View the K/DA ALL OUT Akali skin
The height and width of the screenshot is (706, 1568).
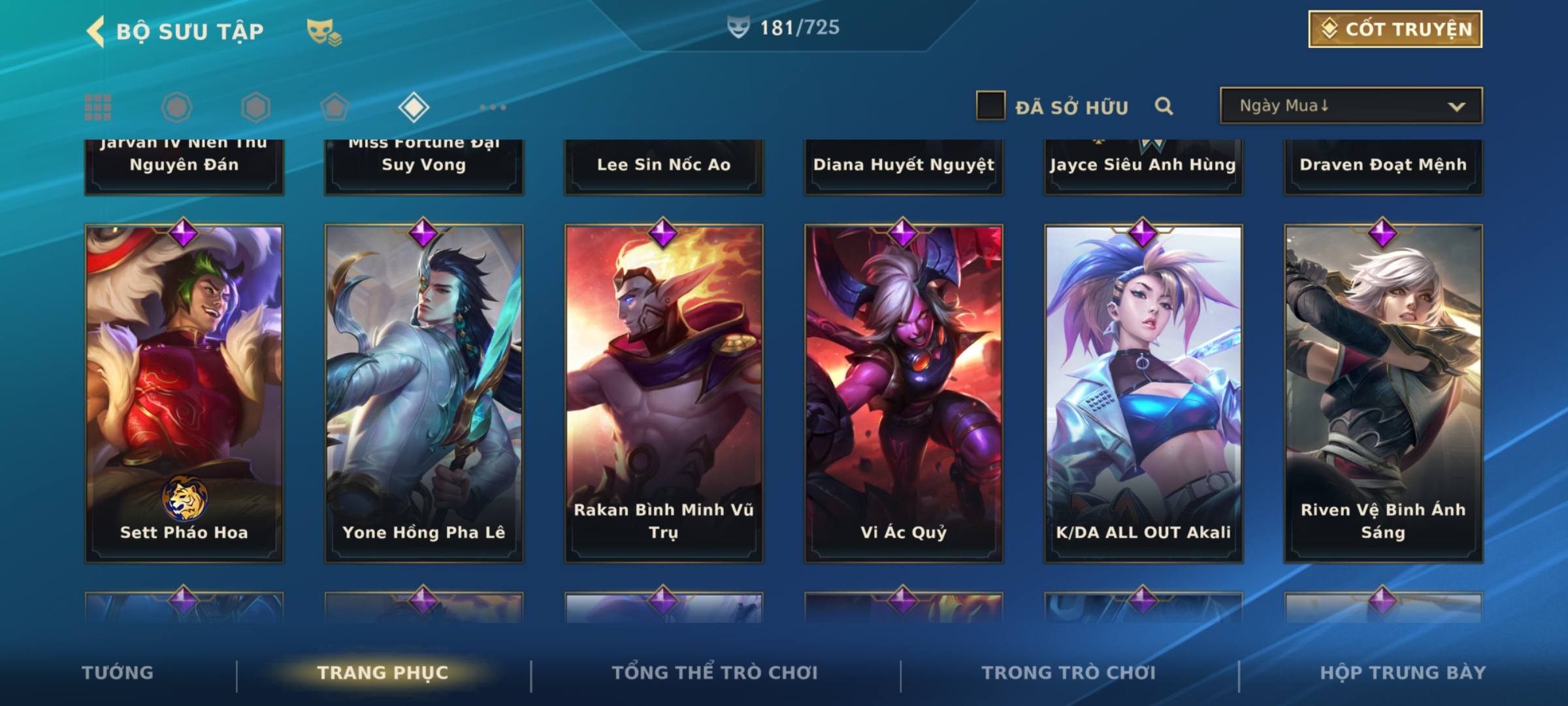click(1143, 392)
